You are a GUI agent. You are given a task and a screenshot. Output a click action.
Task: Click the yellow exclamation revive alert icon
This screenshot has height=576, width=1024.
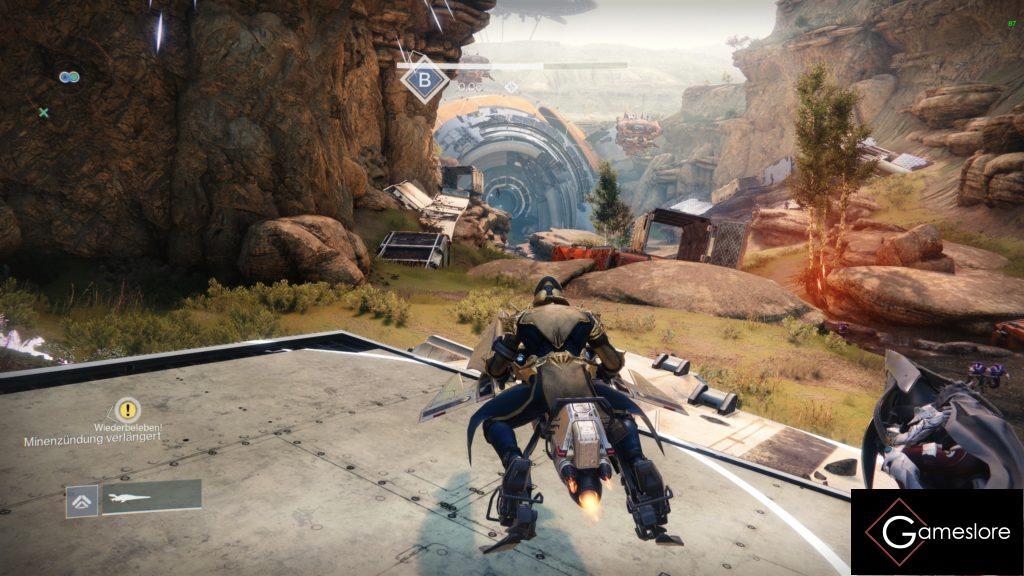pyautogui.click(x=128, y=409)
